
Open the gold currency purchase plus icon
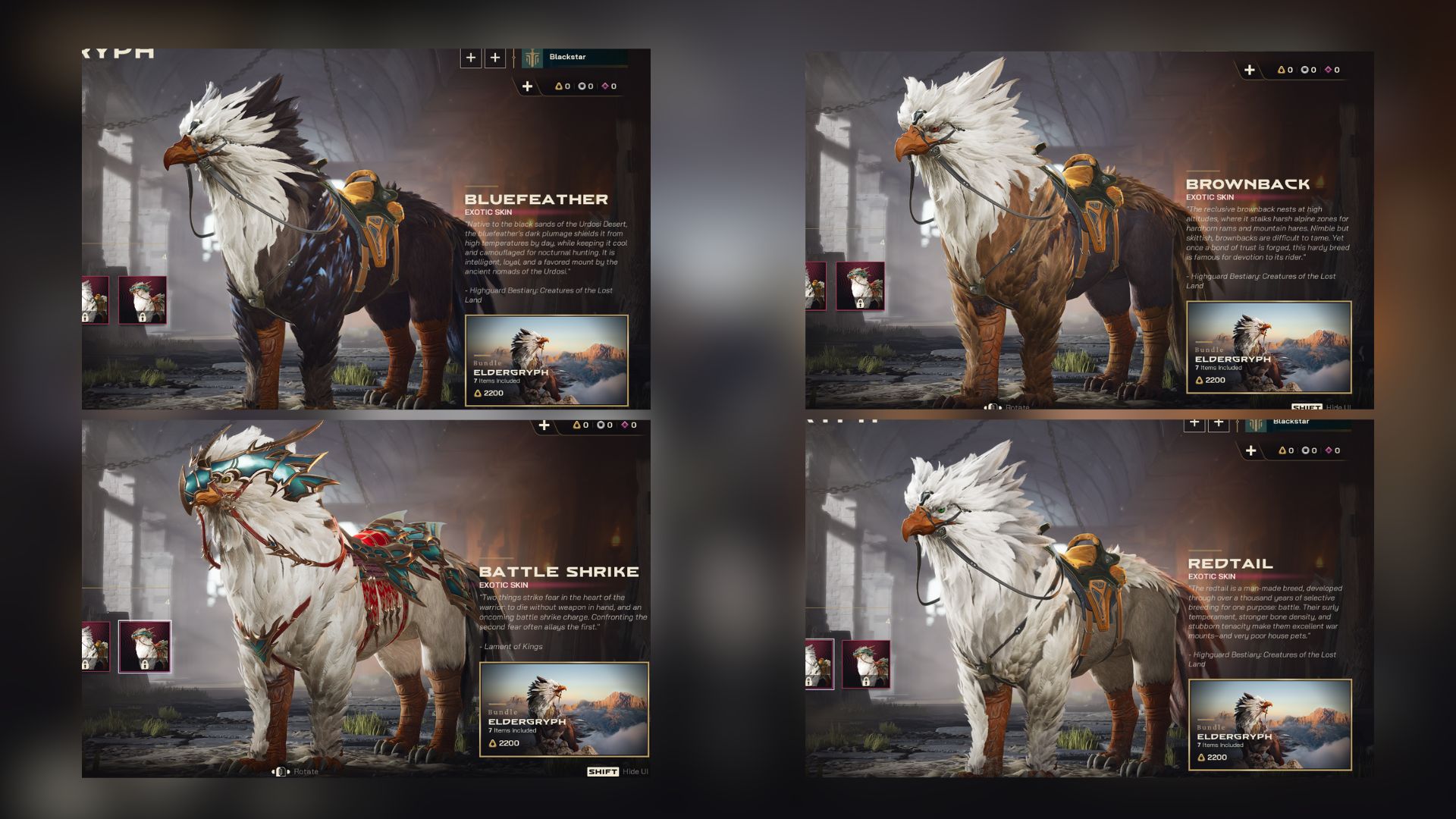[x=527, y=86]
